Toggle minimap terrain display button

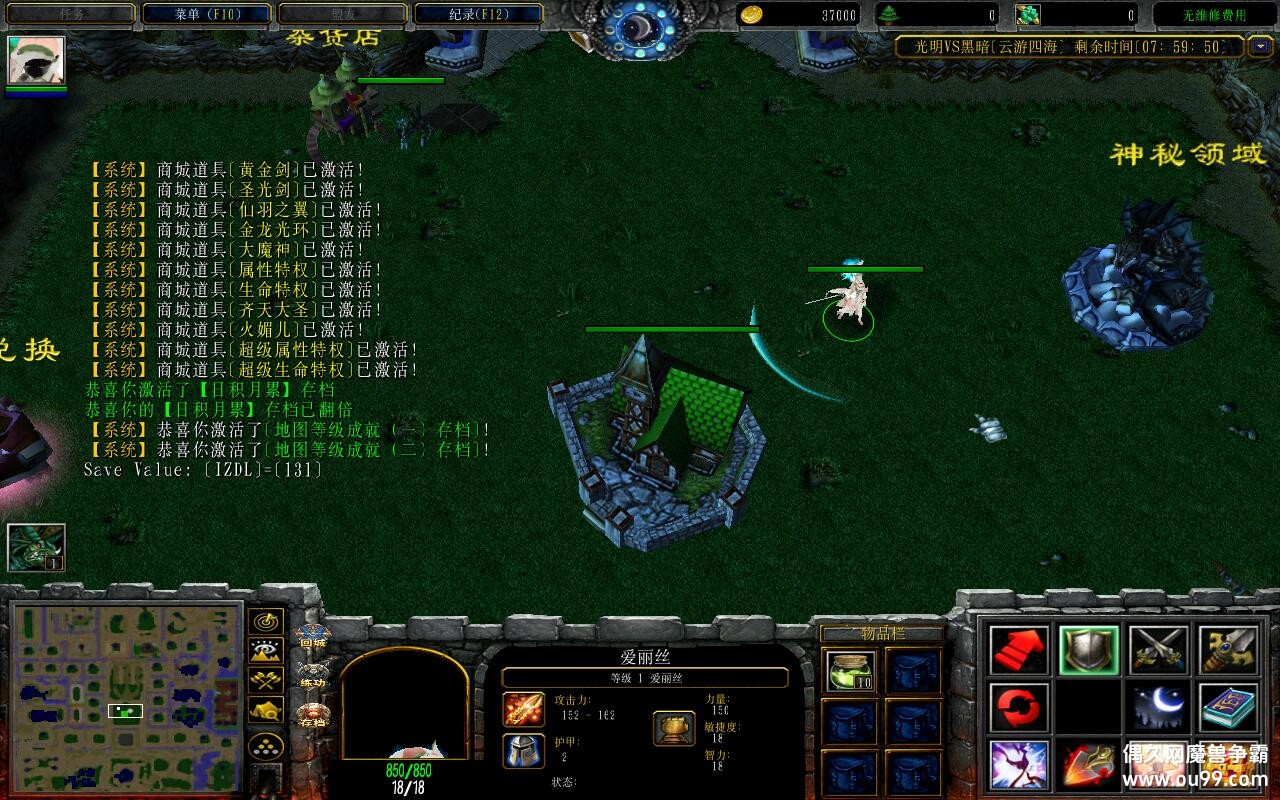265,651
